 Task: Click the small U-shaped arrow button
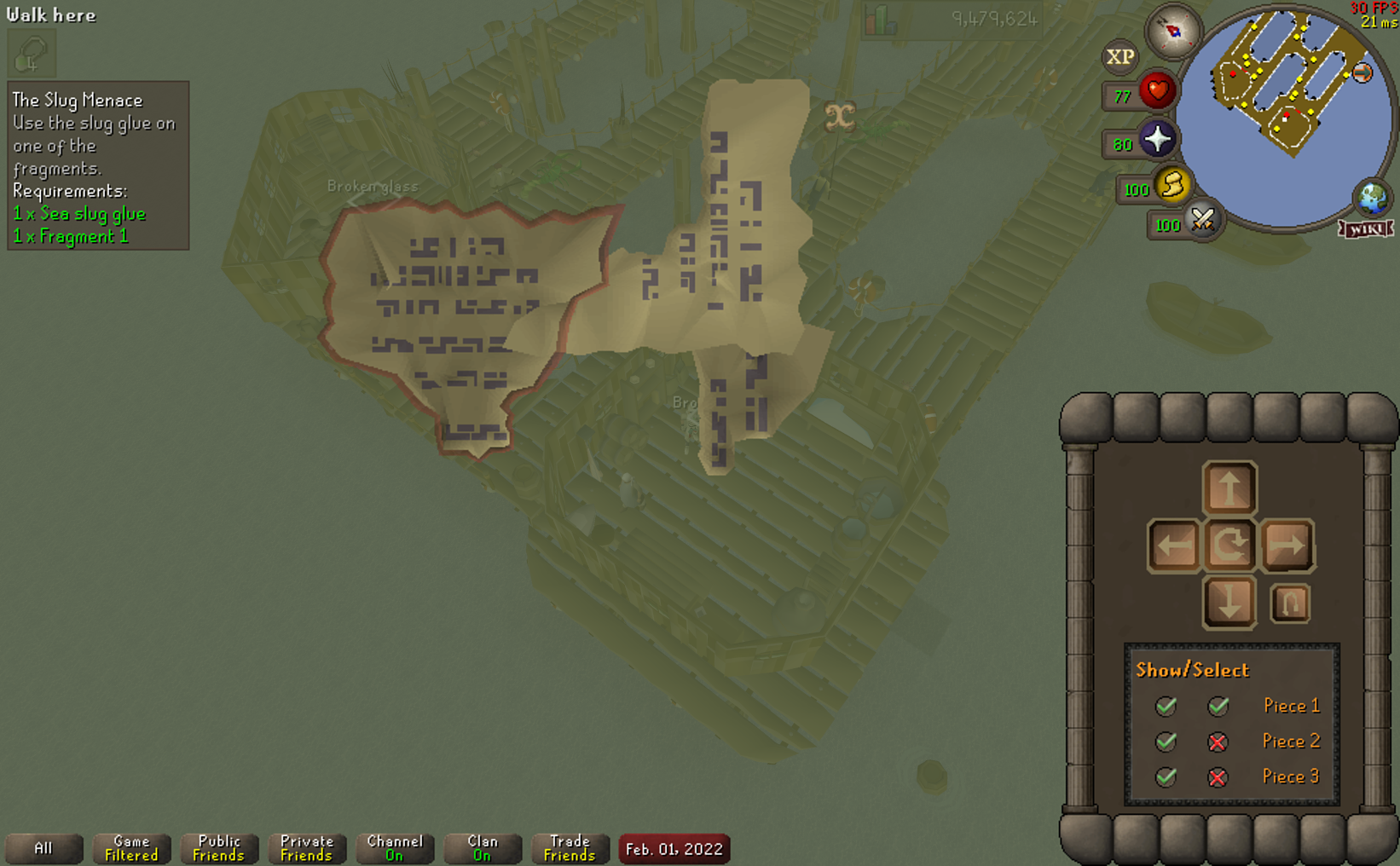click(x=1289, y=603)
